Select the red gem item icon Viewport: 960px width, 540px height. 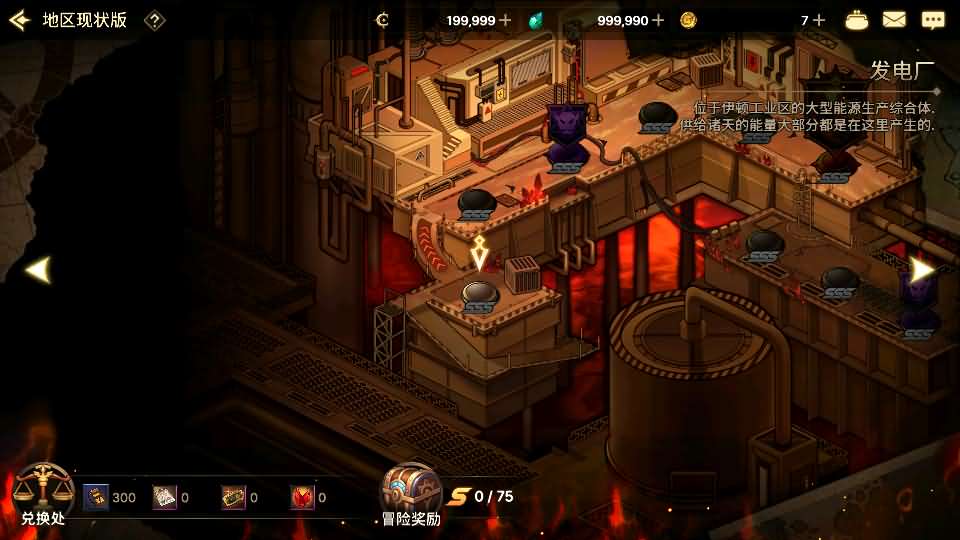coord(302,497)
